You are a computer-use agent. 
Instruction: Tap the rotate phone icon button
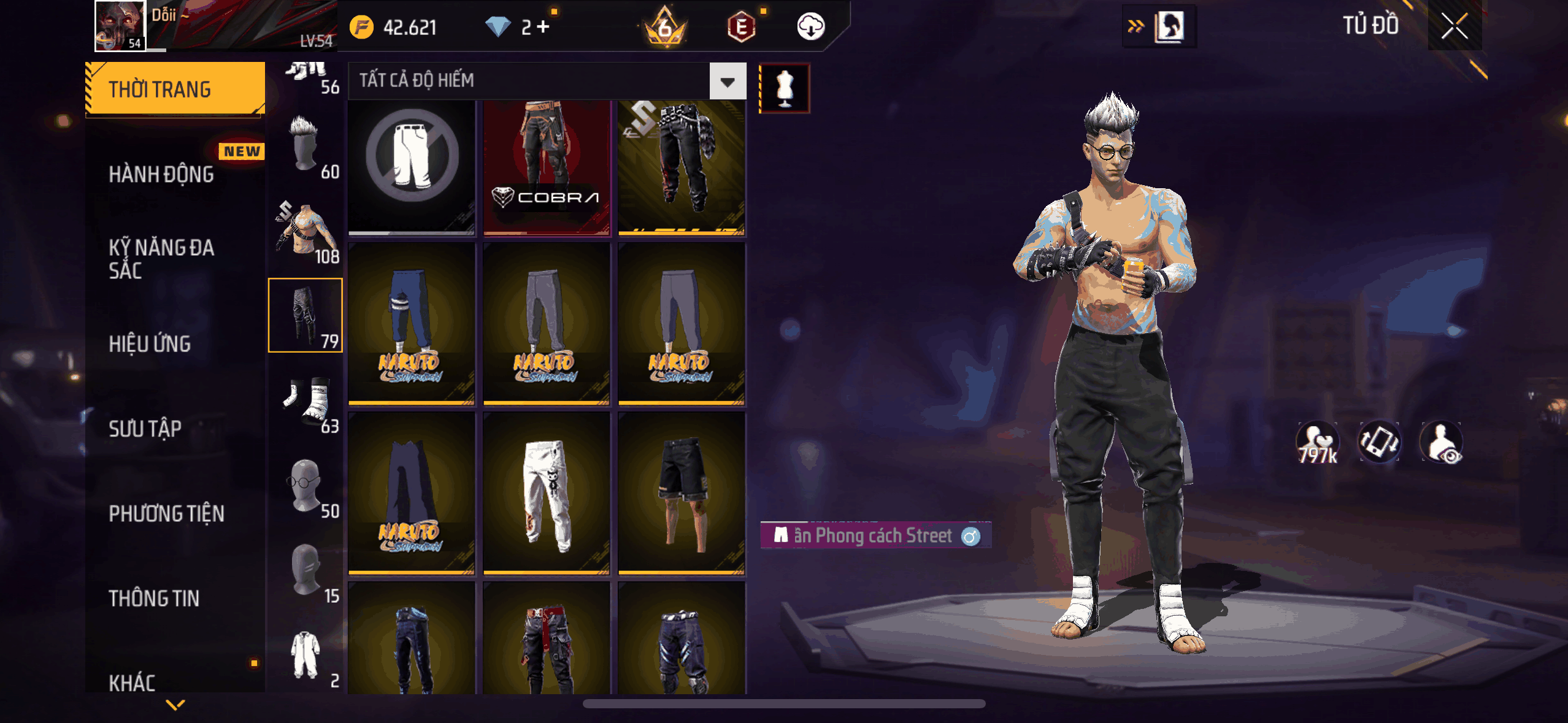[x=1379, y=442]
